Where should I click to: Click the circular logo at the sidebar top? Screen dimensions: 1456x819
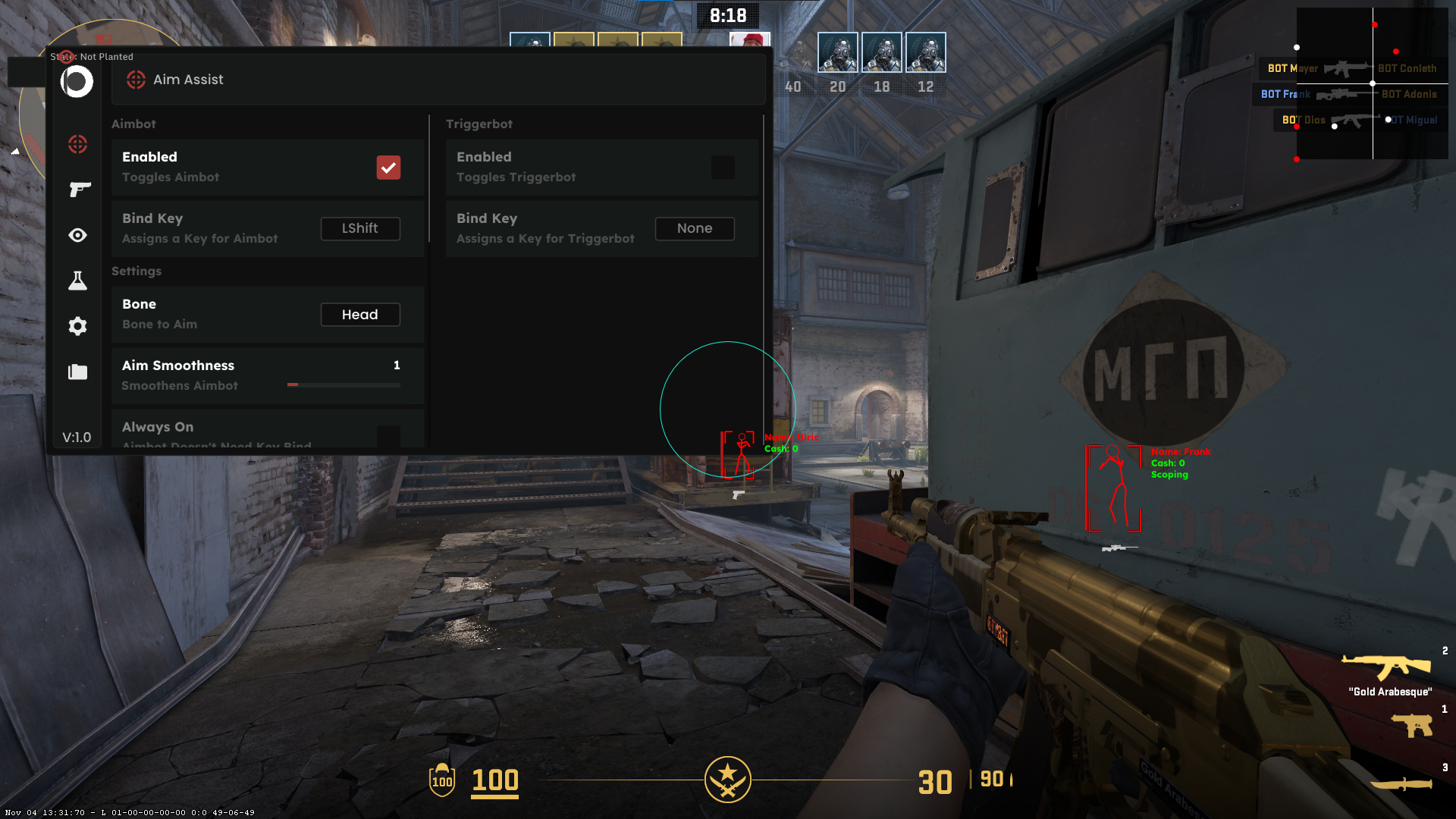click(77, 82)
